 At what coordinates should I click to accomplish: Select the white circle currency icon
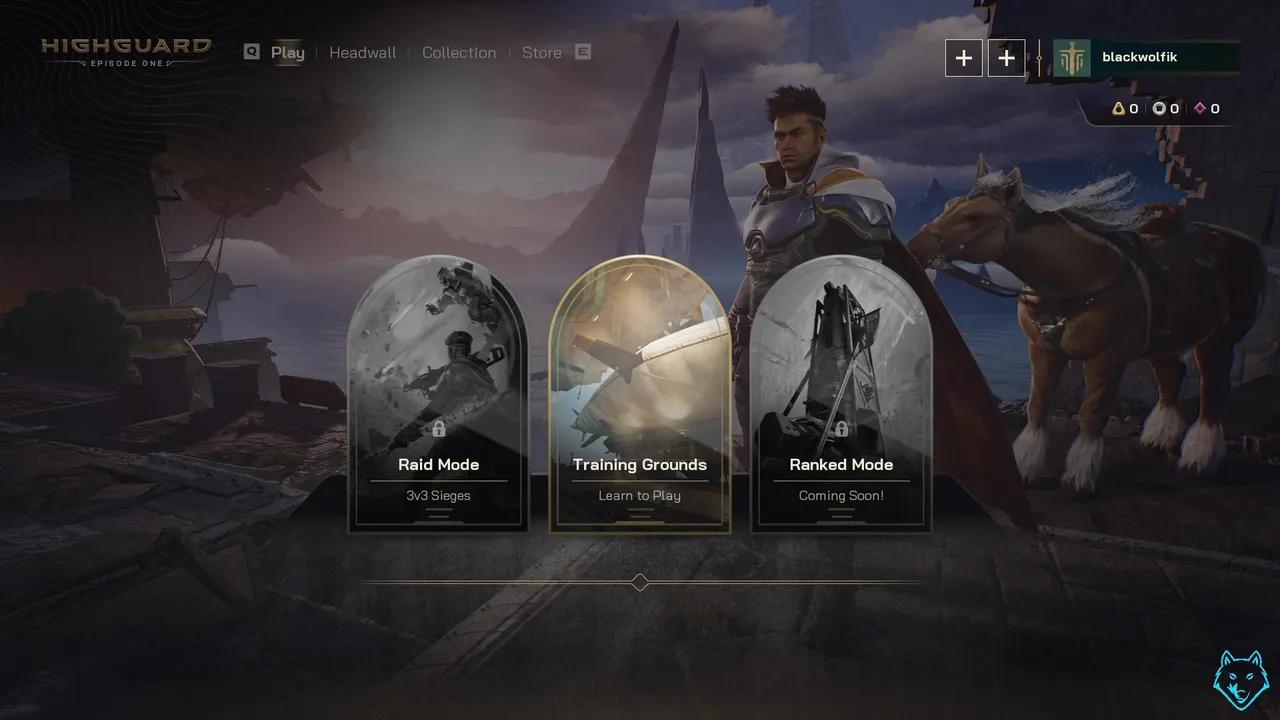1157,108
